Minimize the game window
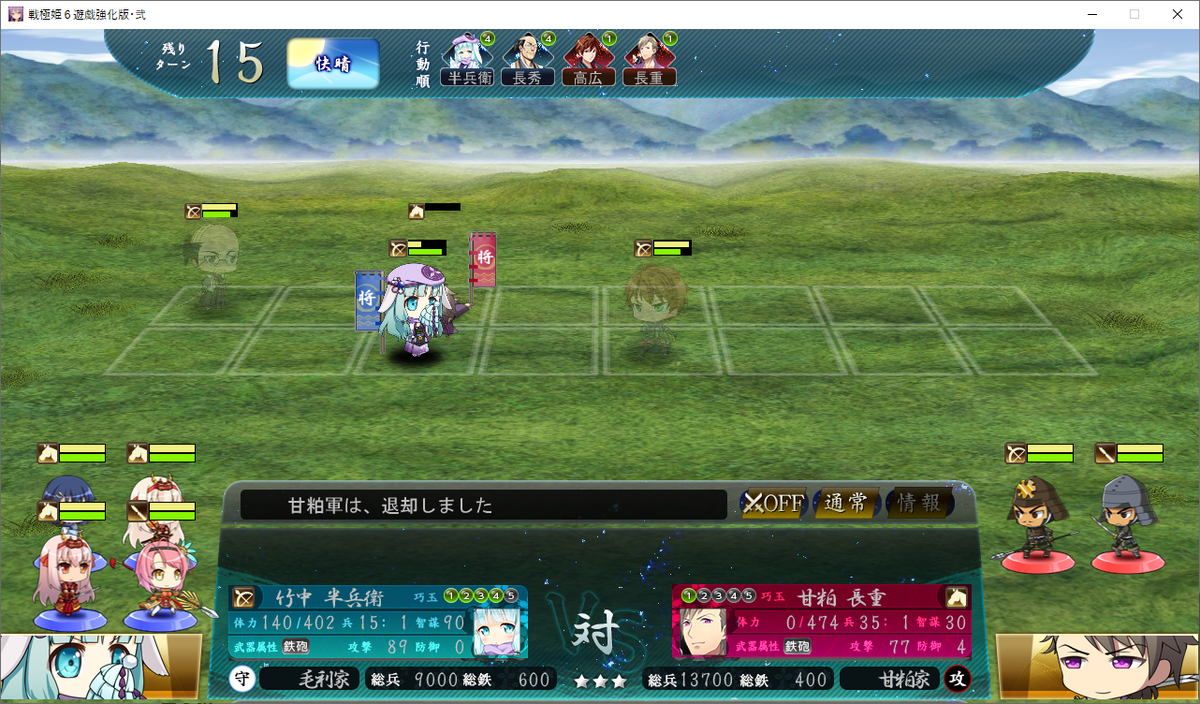 point(1088,14)
